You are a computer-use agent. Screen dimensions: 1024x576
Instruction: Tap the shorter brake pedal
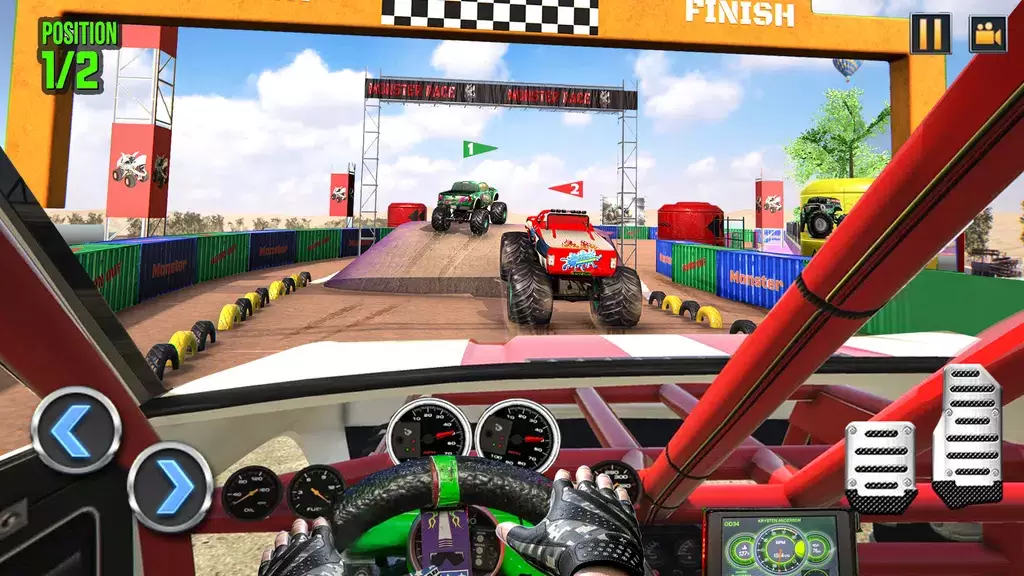tap(879, 466)
